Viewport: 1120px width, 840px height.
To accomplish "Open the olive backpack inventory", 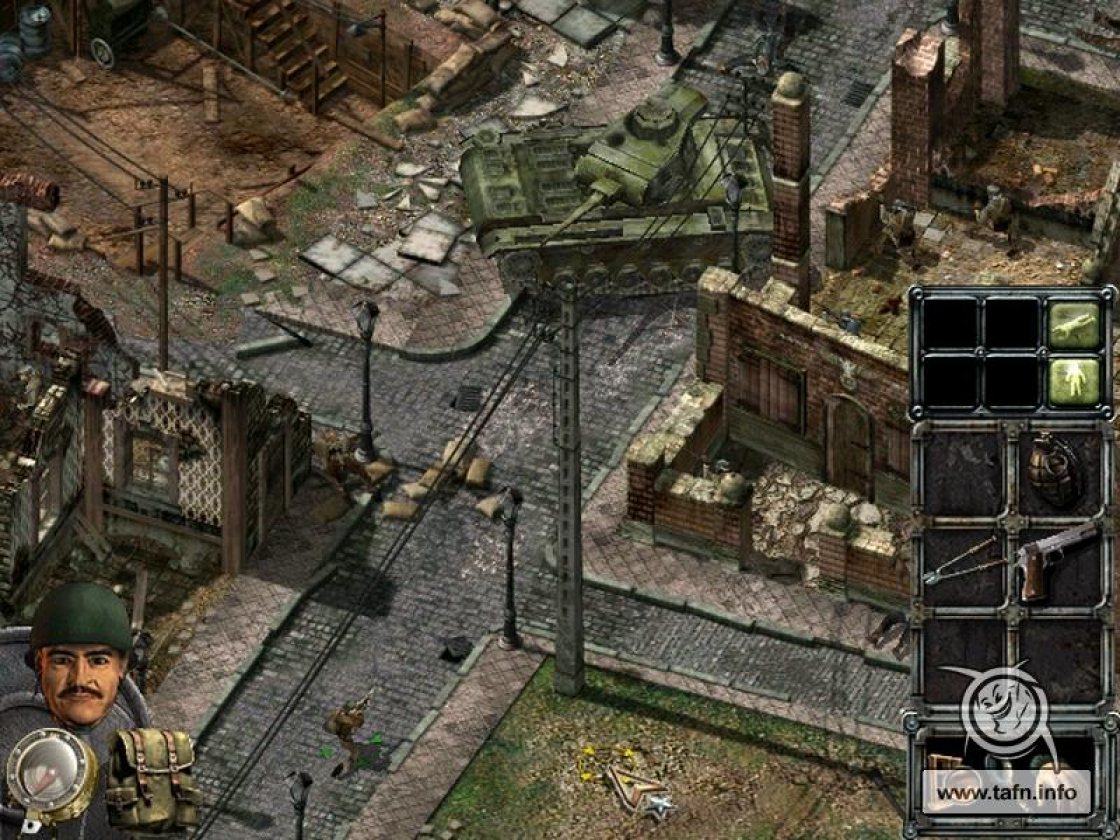I will pyautogui.click(x=152, y=777).
